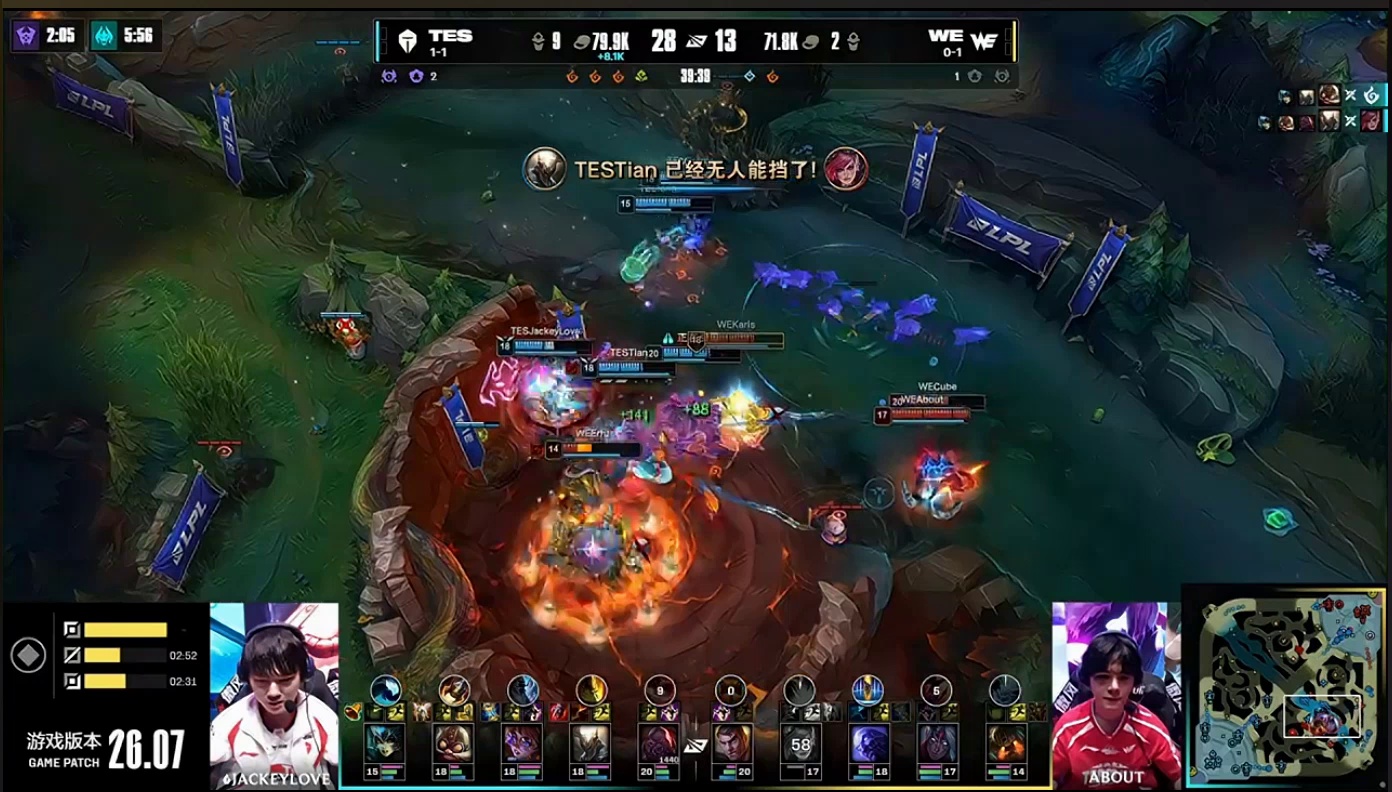This screenshot has height=792, width=1392.
Task: Click the red-haired victim portrait in announcement
Action: 846,168
